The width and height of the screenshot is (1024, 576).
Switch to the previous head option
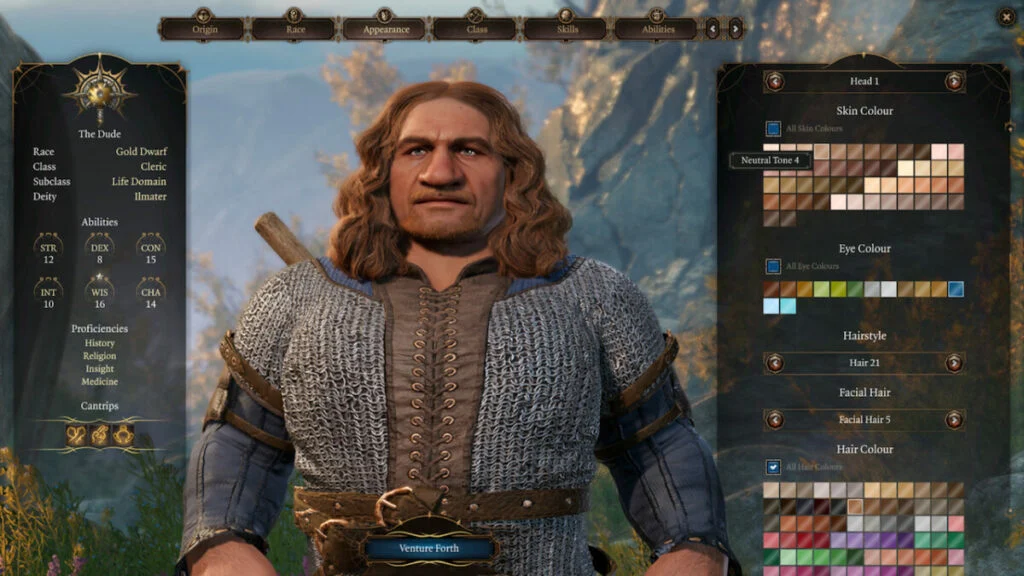(x=775, y=81)
